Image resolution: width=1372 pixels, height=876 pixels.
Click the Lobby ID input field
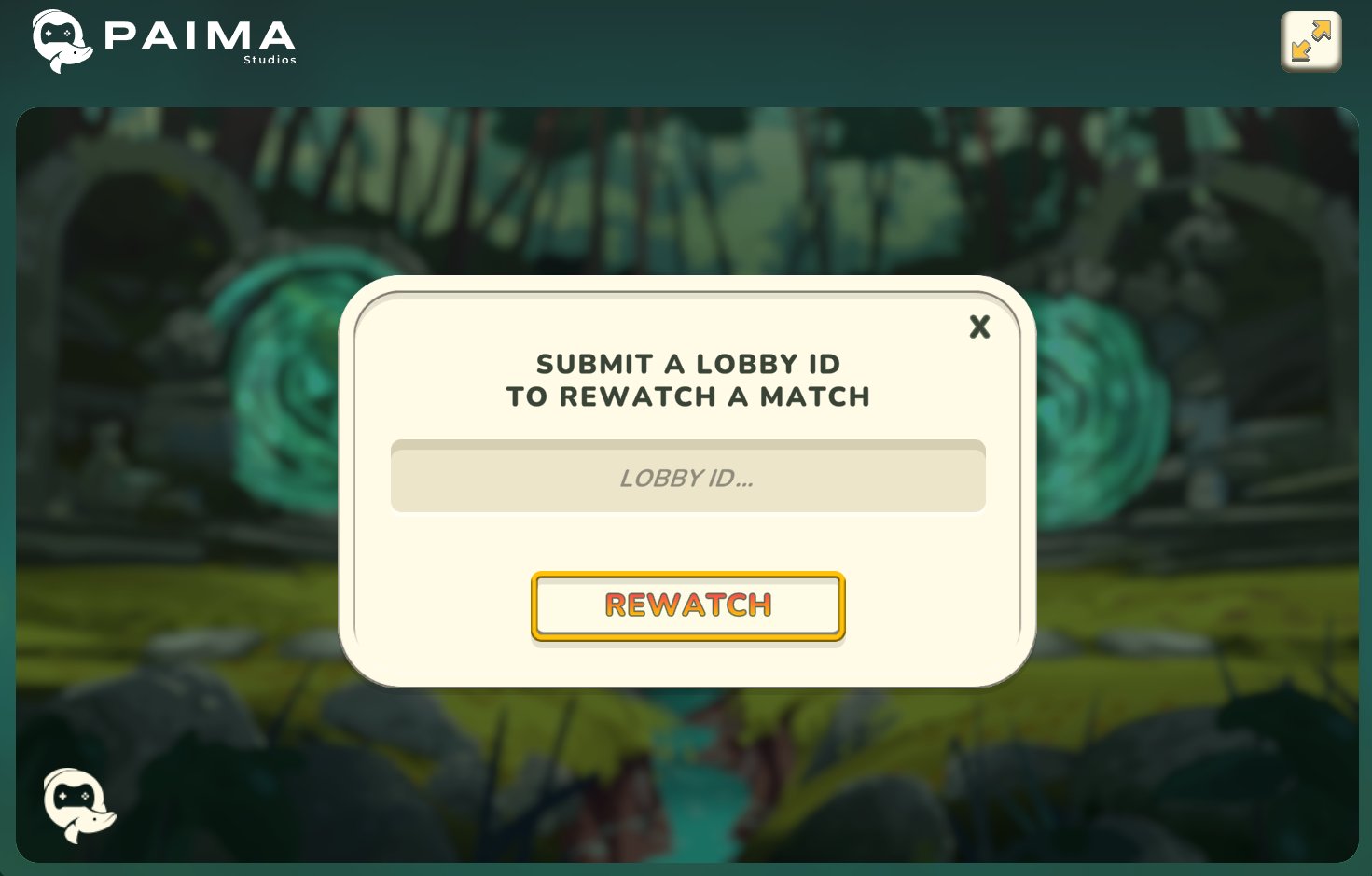[687, 476]
